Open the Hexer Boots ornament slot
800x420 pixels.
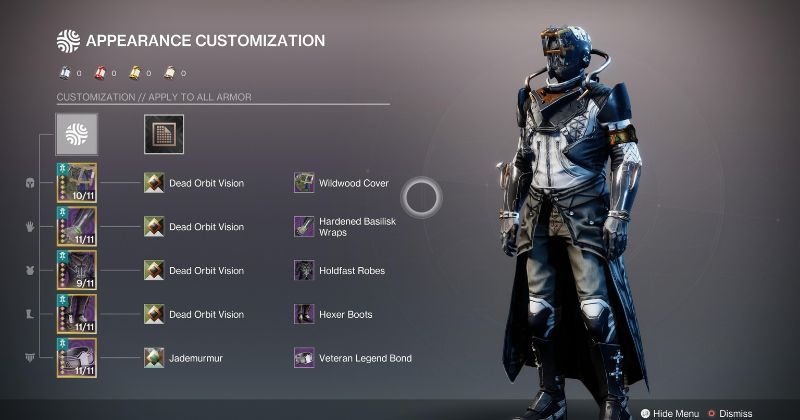point(304,314)
